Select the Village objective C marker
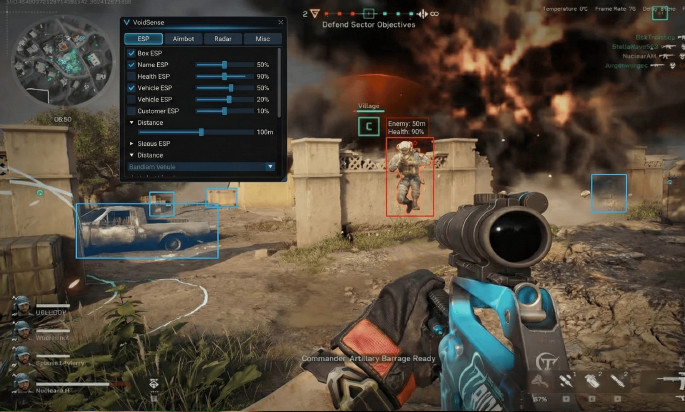Viewport: 685px width, 412px height. [x=369, y=126]
